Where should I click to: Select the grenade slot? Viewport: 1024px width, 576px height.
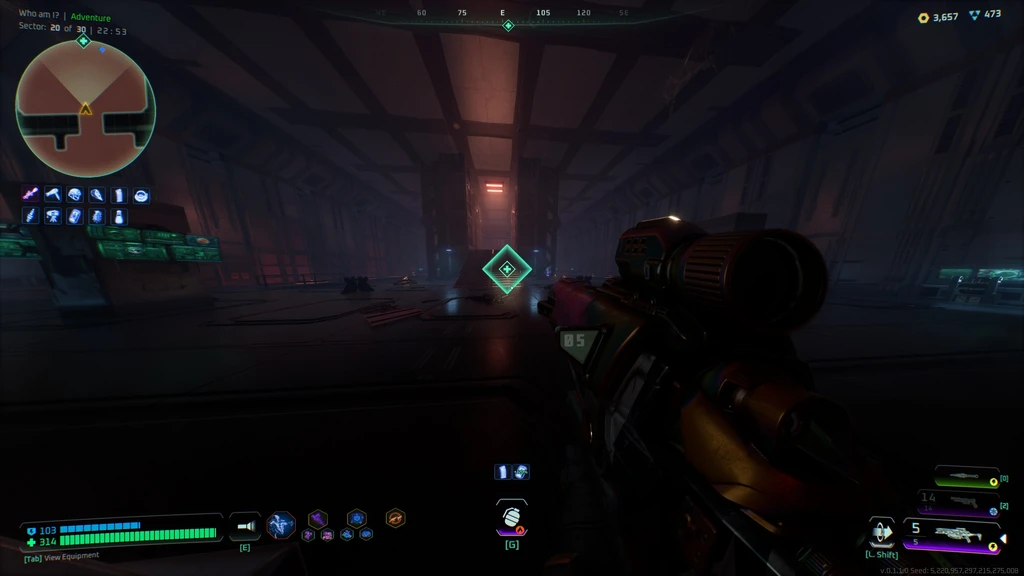[x=511, y=518]
